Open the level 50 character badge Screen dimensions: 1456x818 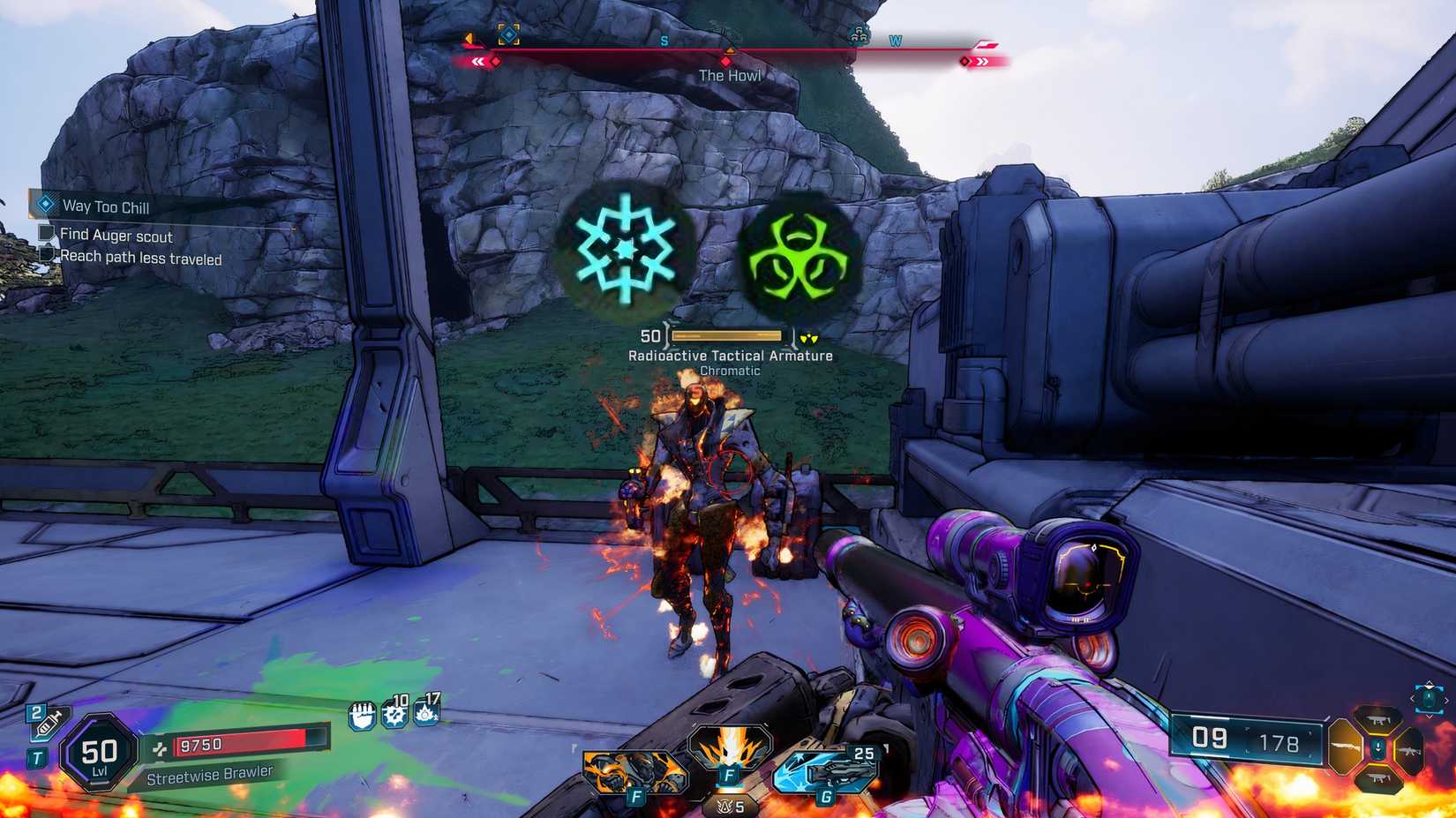[99, 756]
